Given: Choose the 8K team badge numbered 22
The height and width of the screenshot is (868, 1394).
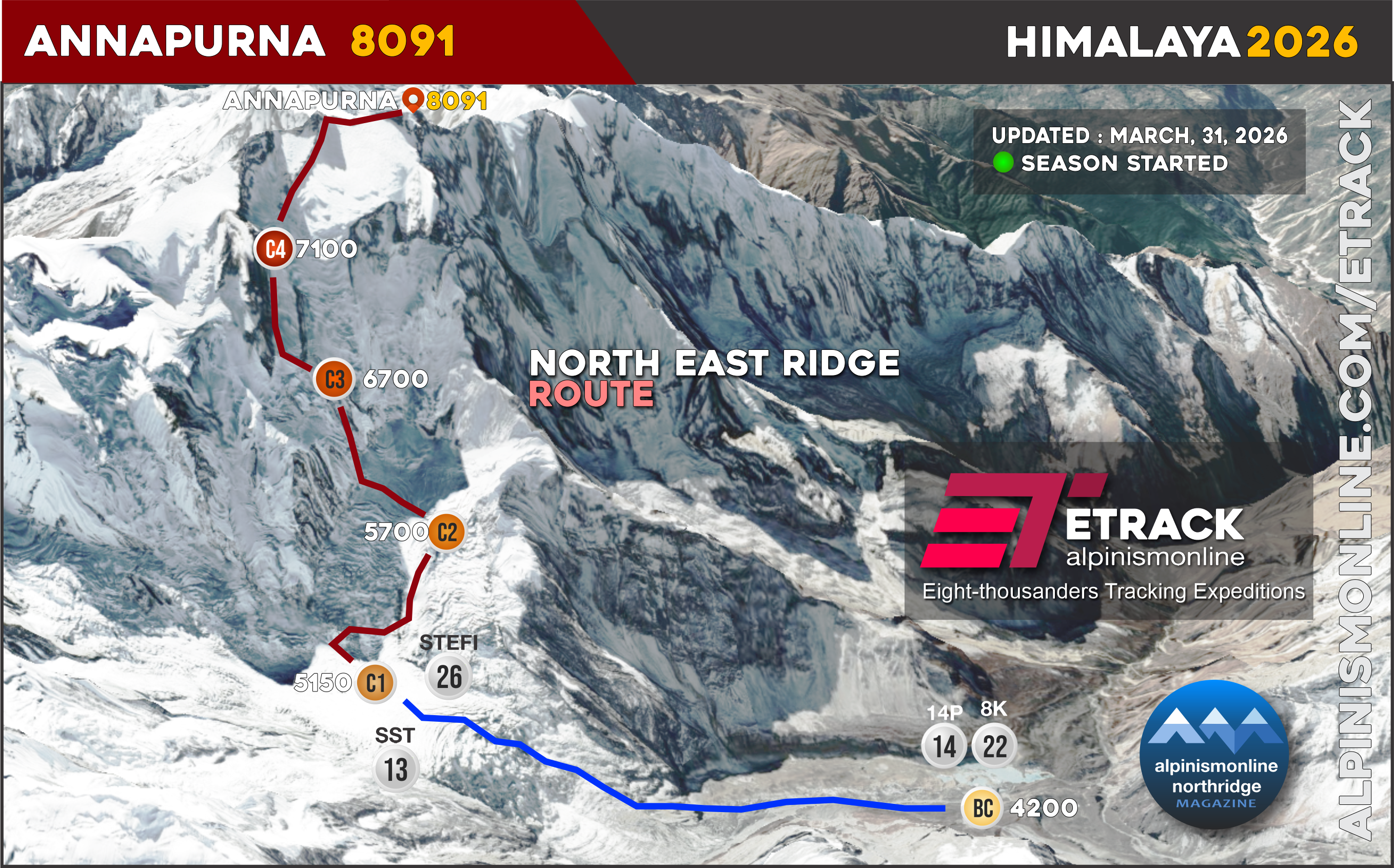Looking at the screenshot, I should [994, 746].
